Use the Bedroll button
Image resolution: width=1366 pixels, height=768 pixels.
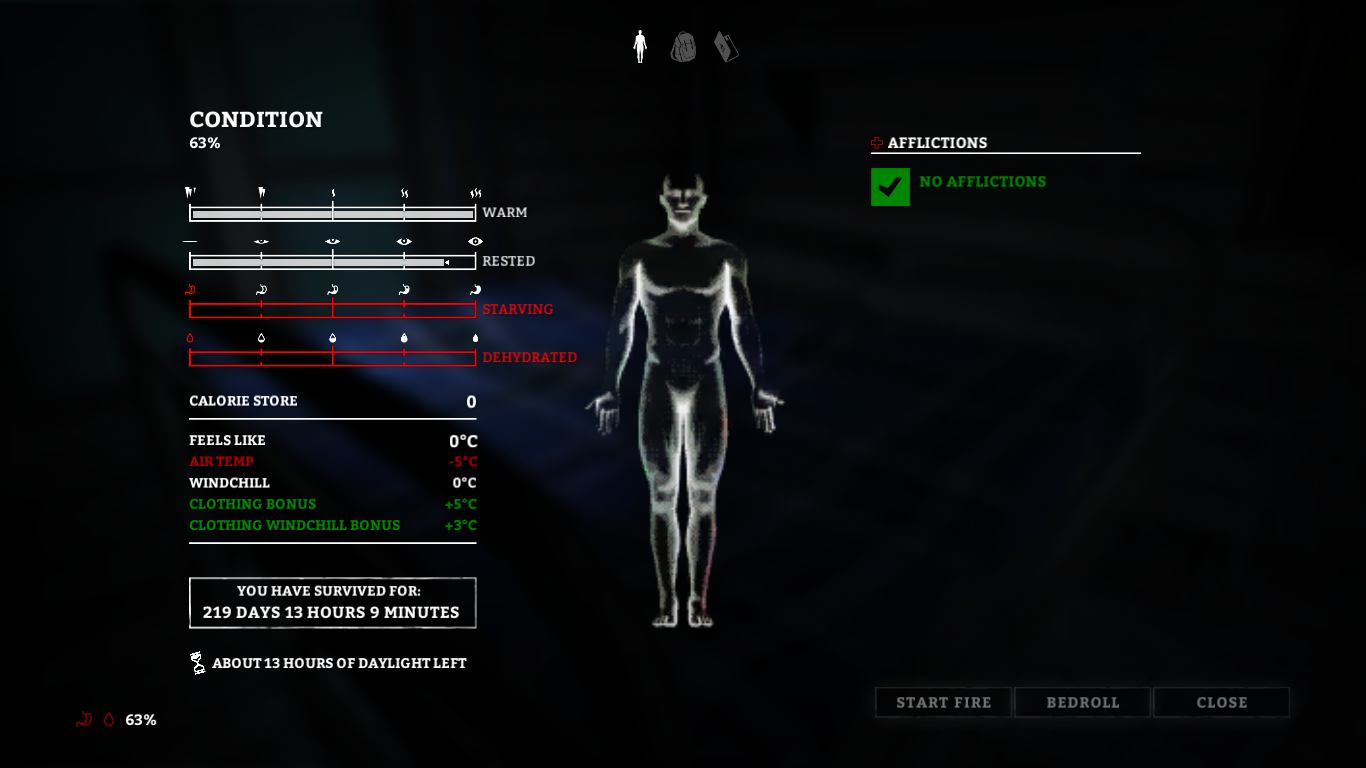1082,703
